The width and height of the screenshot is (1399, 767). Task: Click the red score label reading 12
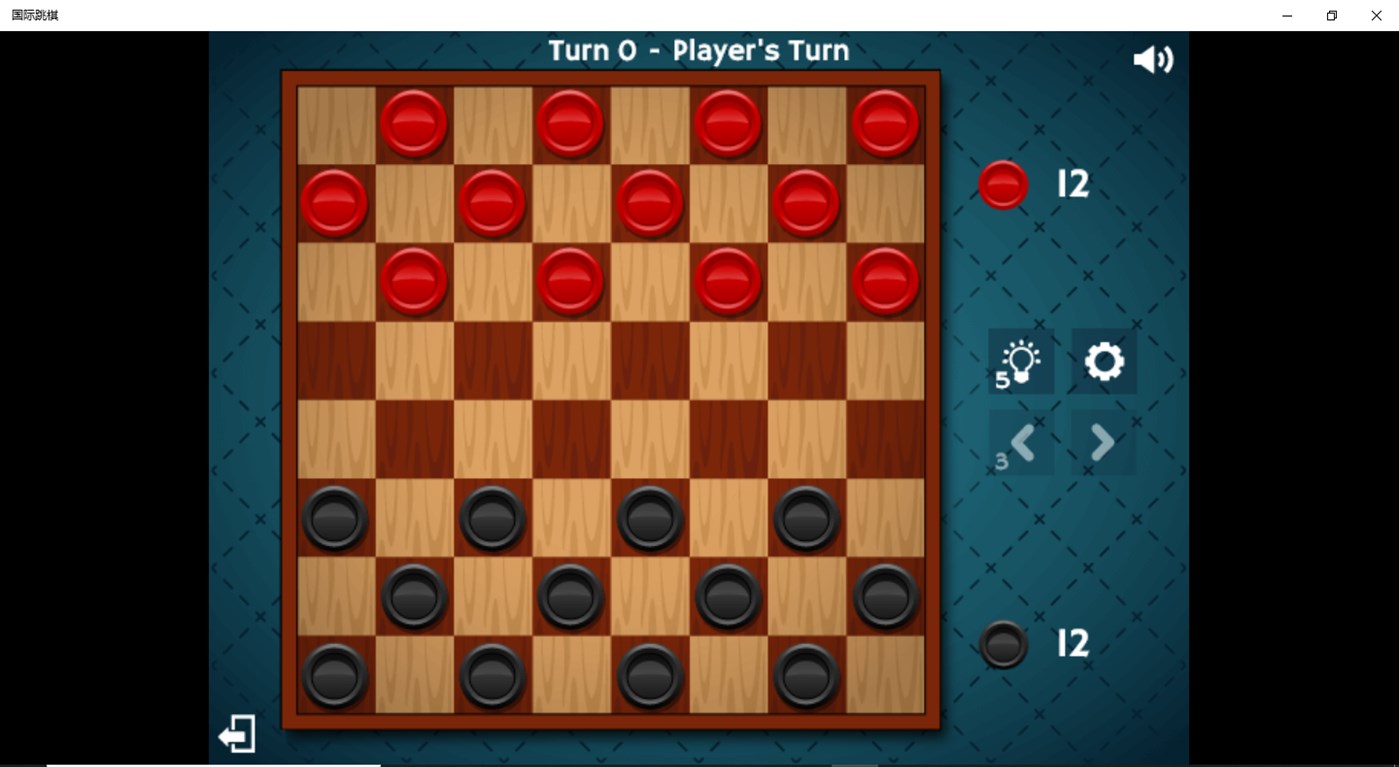coord(1070,184)
